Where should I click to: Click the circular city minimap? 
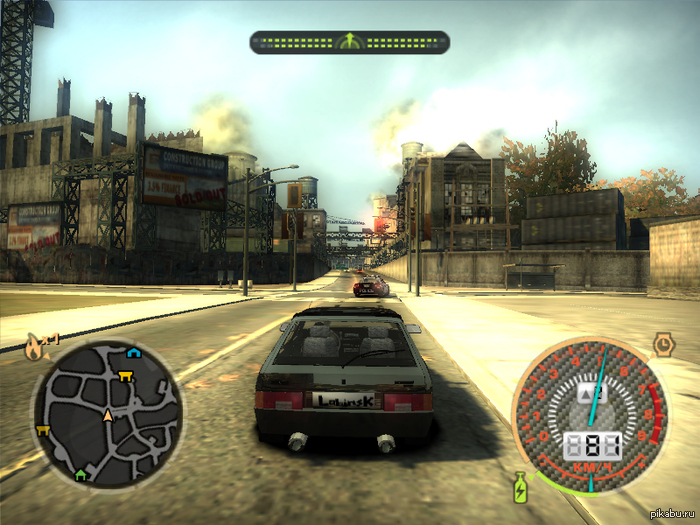(x=107, y=414)
